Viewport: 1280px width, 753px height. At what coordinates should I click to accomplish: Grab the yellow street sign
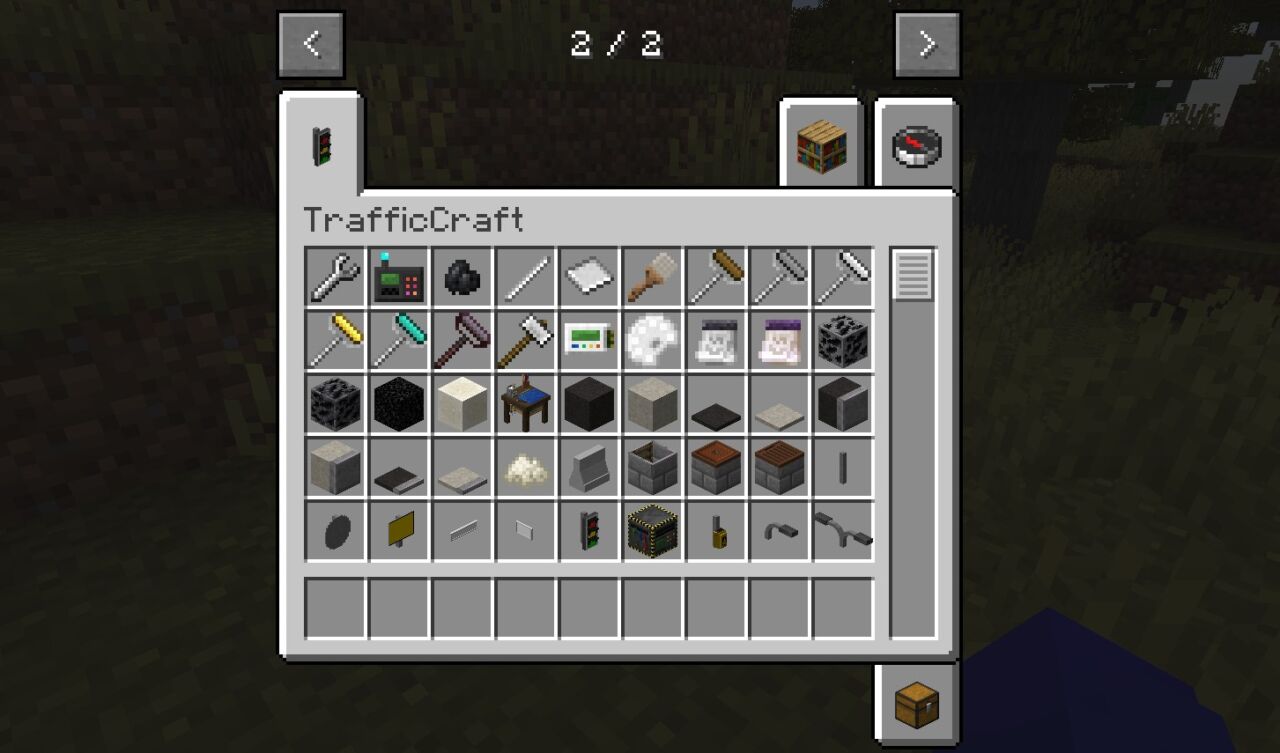point(398,532)
